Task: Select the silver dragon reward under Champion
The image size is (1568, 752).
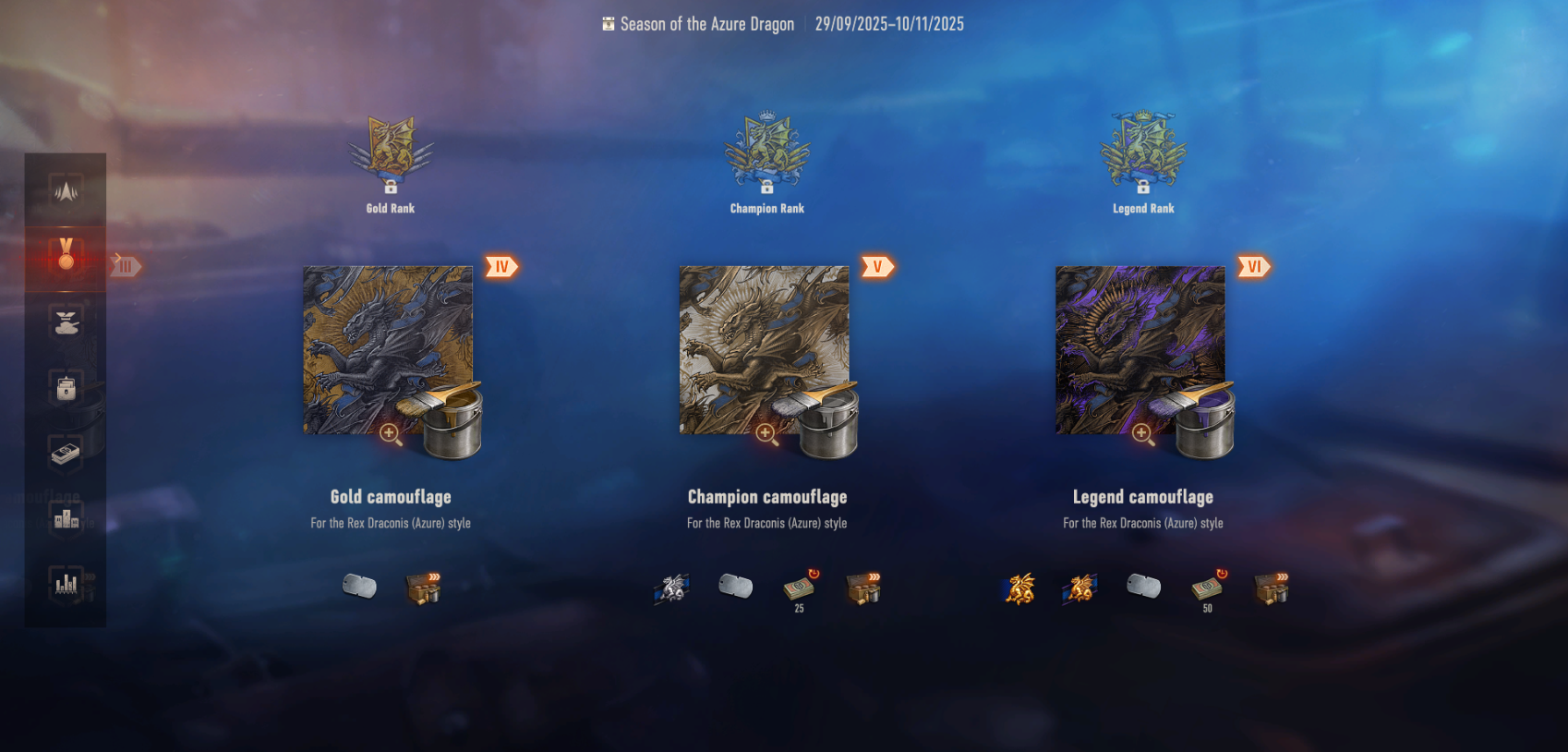Action: 672,588
